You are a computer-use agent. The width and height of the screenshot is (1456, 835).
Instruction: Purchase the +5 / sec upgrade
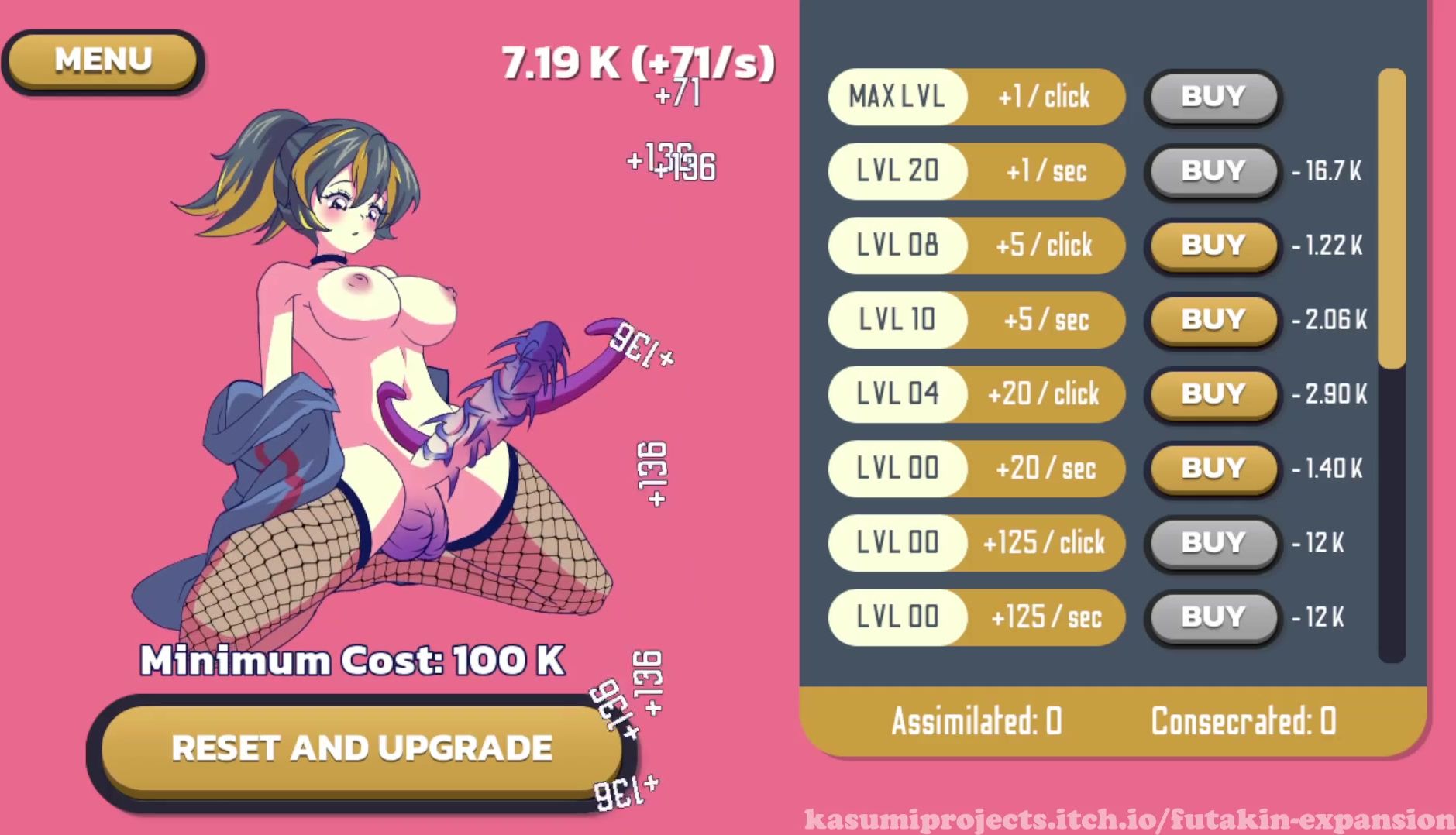tap(1213, 320)
